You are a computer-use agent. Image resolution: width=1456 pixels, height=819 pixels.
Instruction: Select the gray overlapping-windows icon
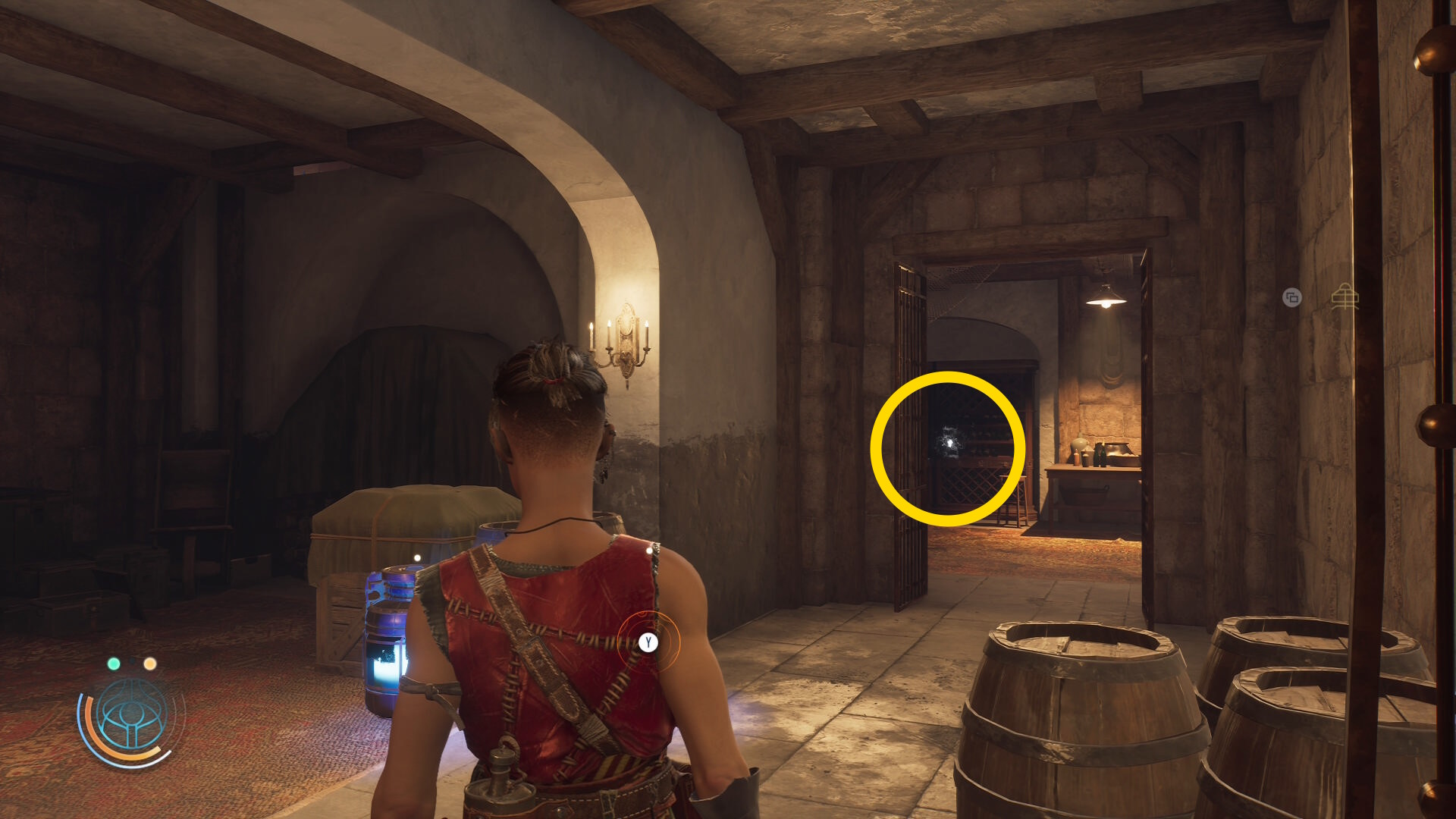pos(1291,297)
